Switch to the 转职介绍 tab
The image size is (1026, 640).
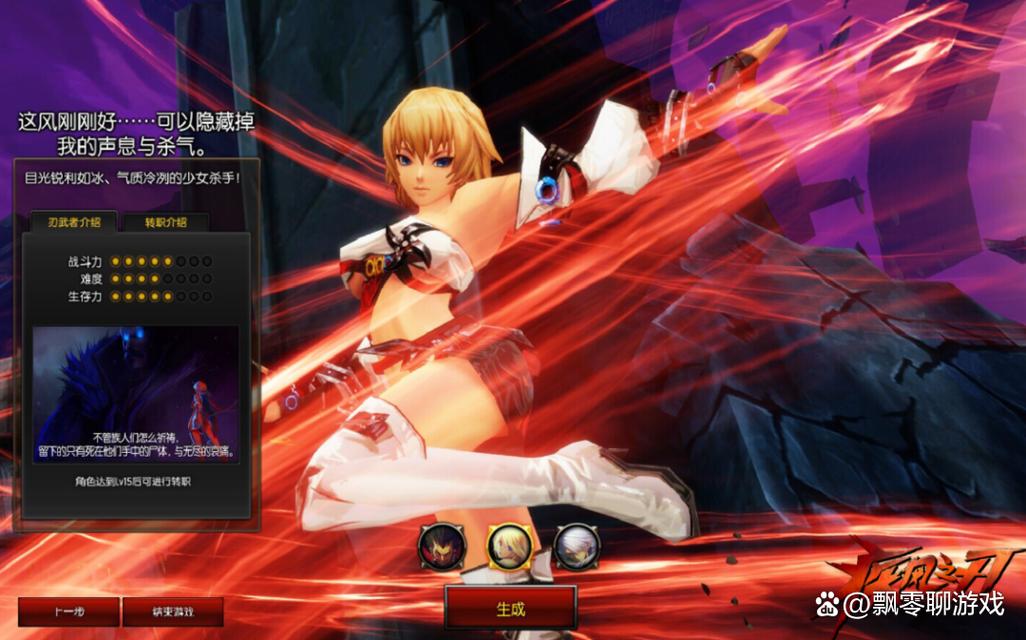tap(165, 222)
